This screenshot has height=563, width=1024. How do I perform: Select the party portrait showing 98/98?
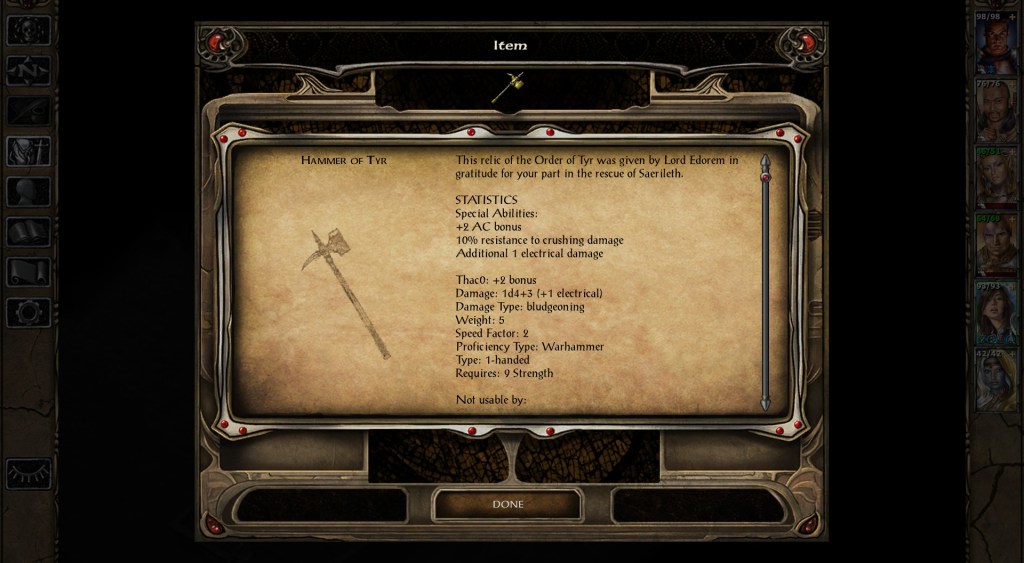coord(996,44)
